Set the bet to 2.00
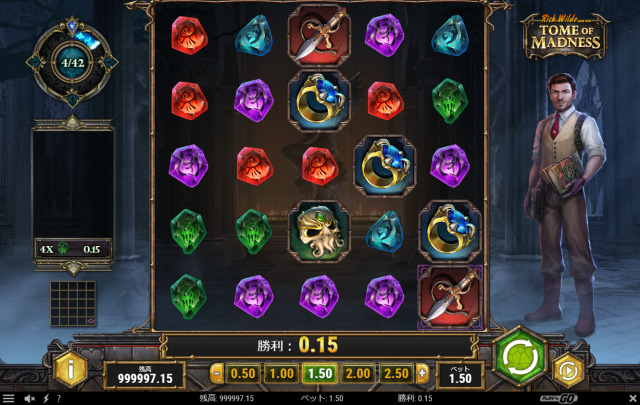This screenshot has width=640, height=405. tap(358, 374)
